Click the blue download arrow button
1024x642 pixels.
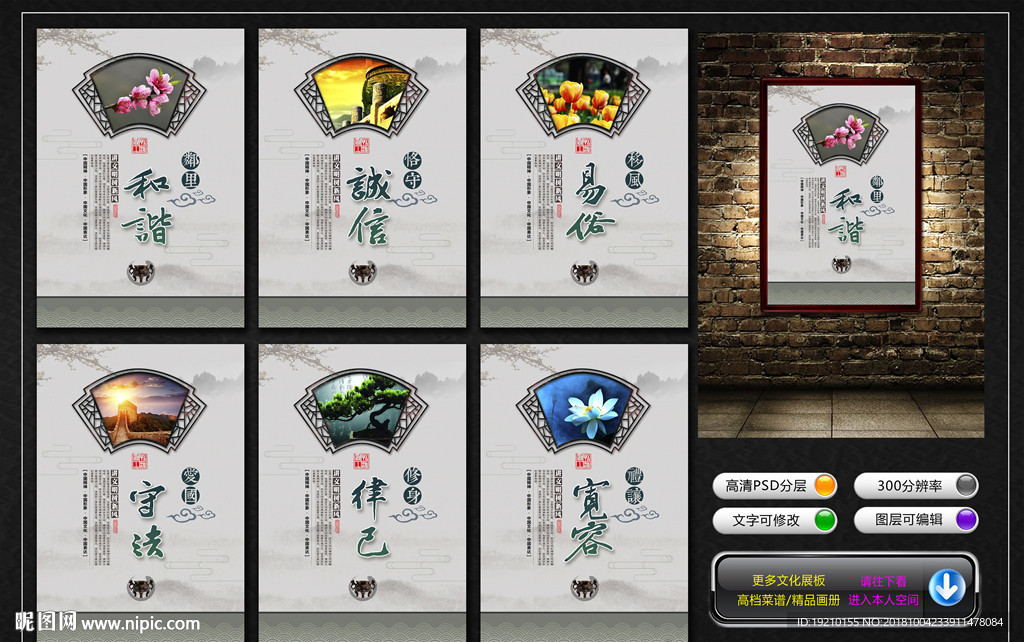coord(946,588)
